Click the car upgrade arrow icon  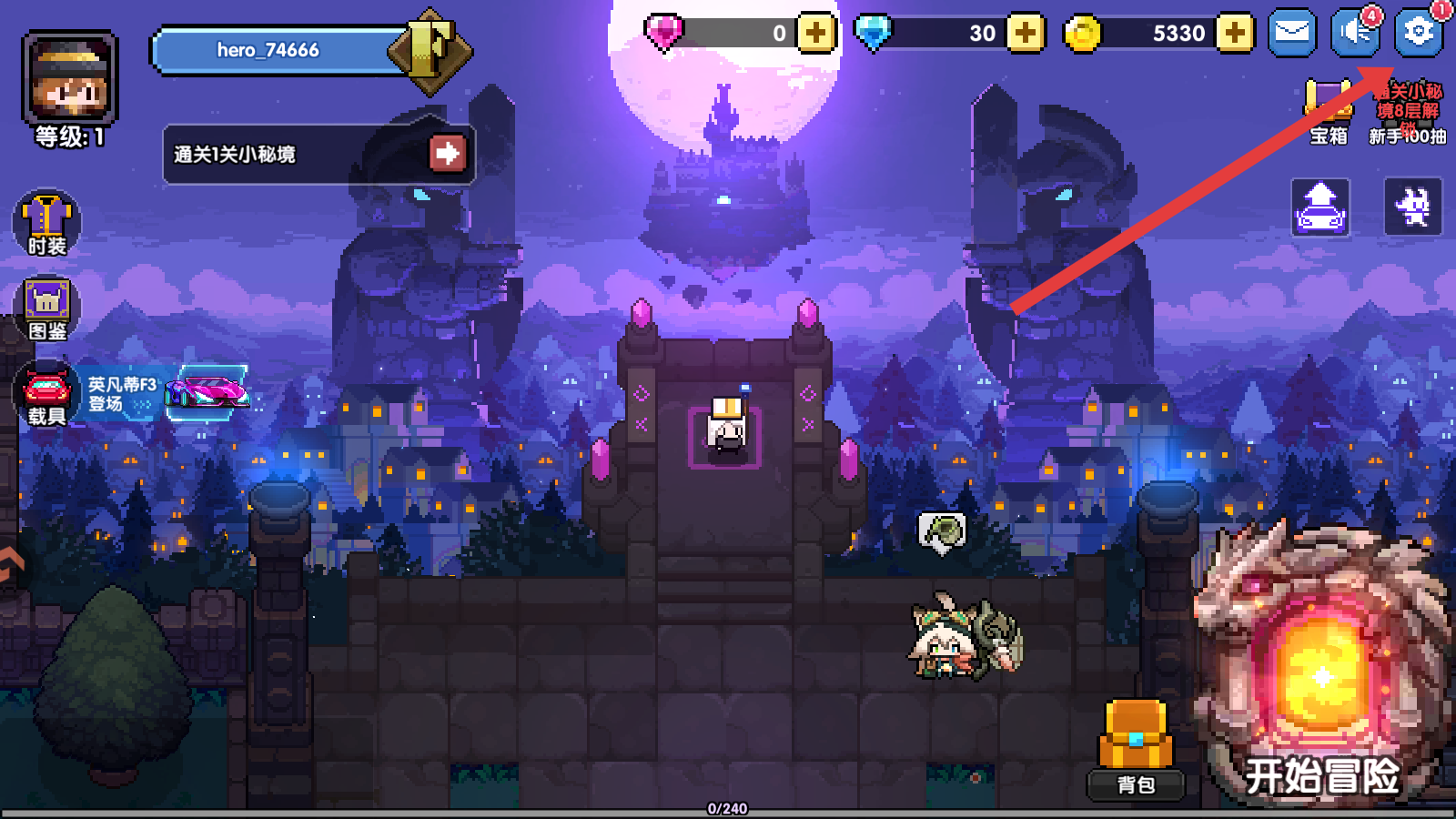coord(1320,207)
